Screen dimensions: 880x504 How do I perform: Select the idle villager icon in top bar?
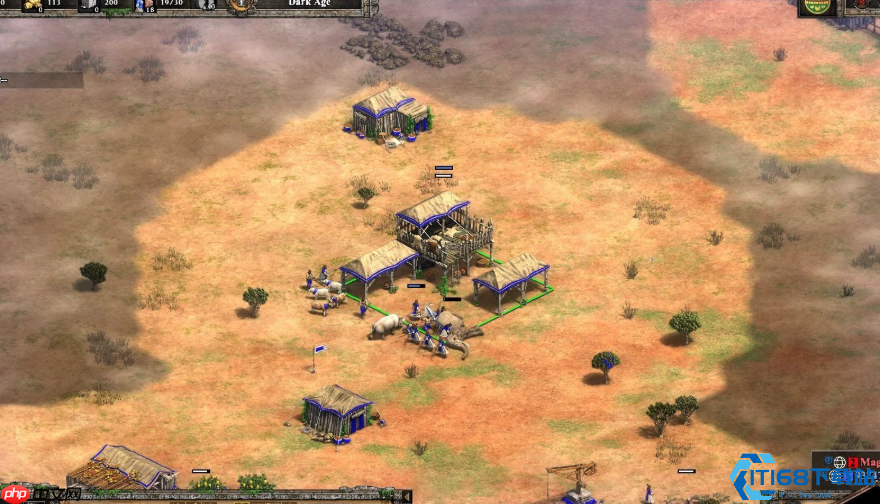click(x=207, y=5)
